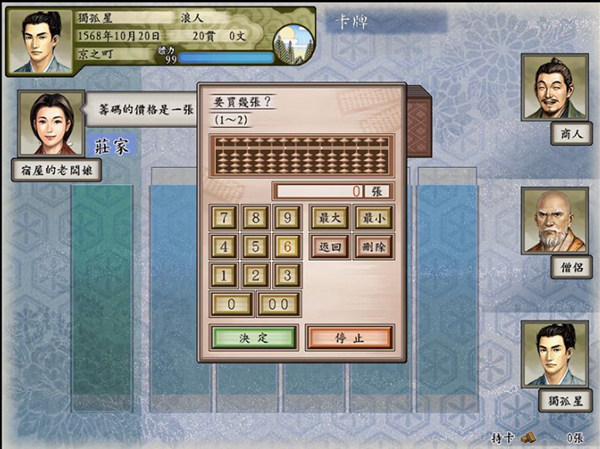Click the card quantity input field
The image size is (600, 449).
click(x=332, y=190)
